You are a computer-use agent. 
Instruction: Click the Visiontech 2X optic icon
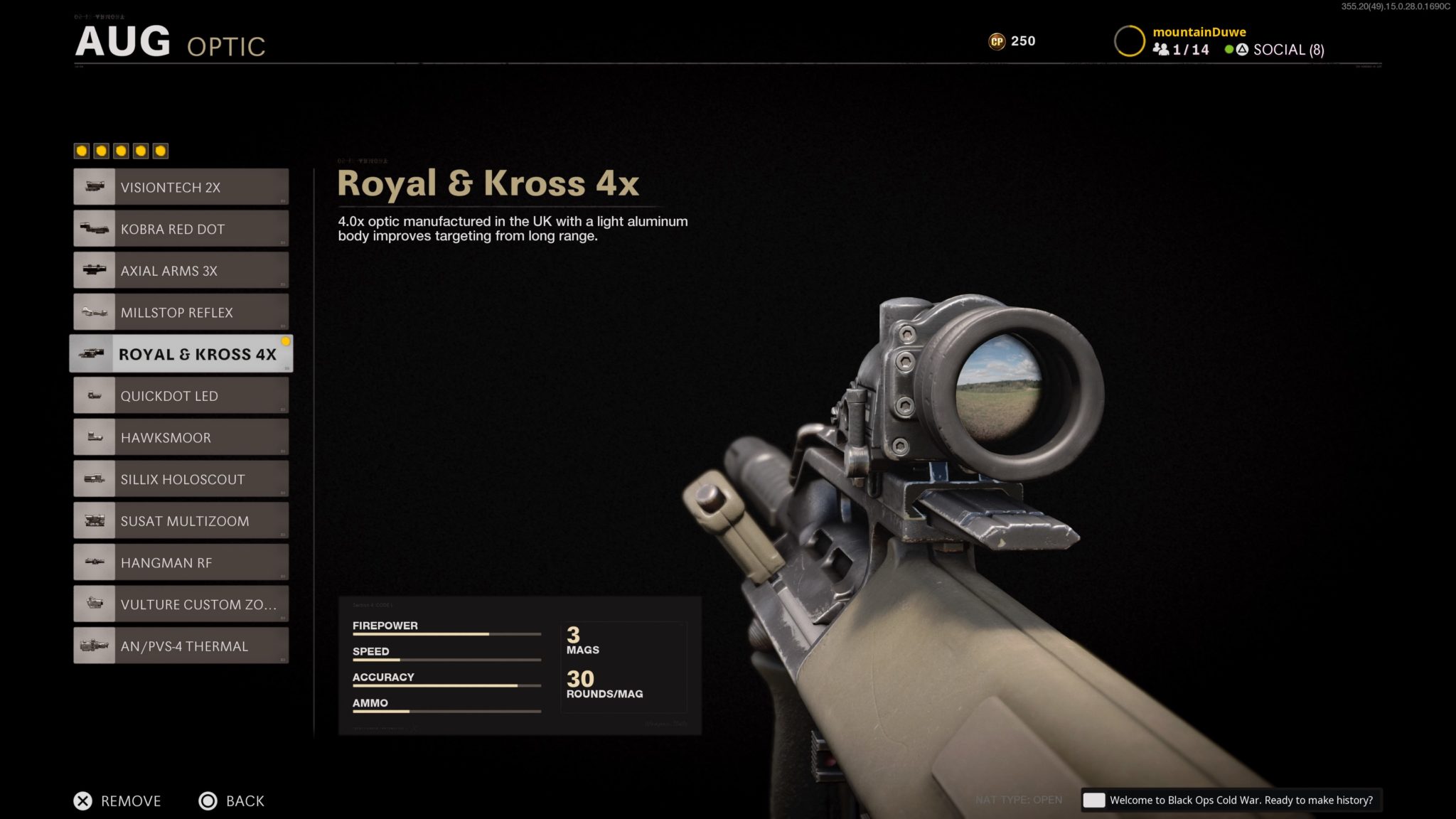pyautogui.click(x=93, y=186)
